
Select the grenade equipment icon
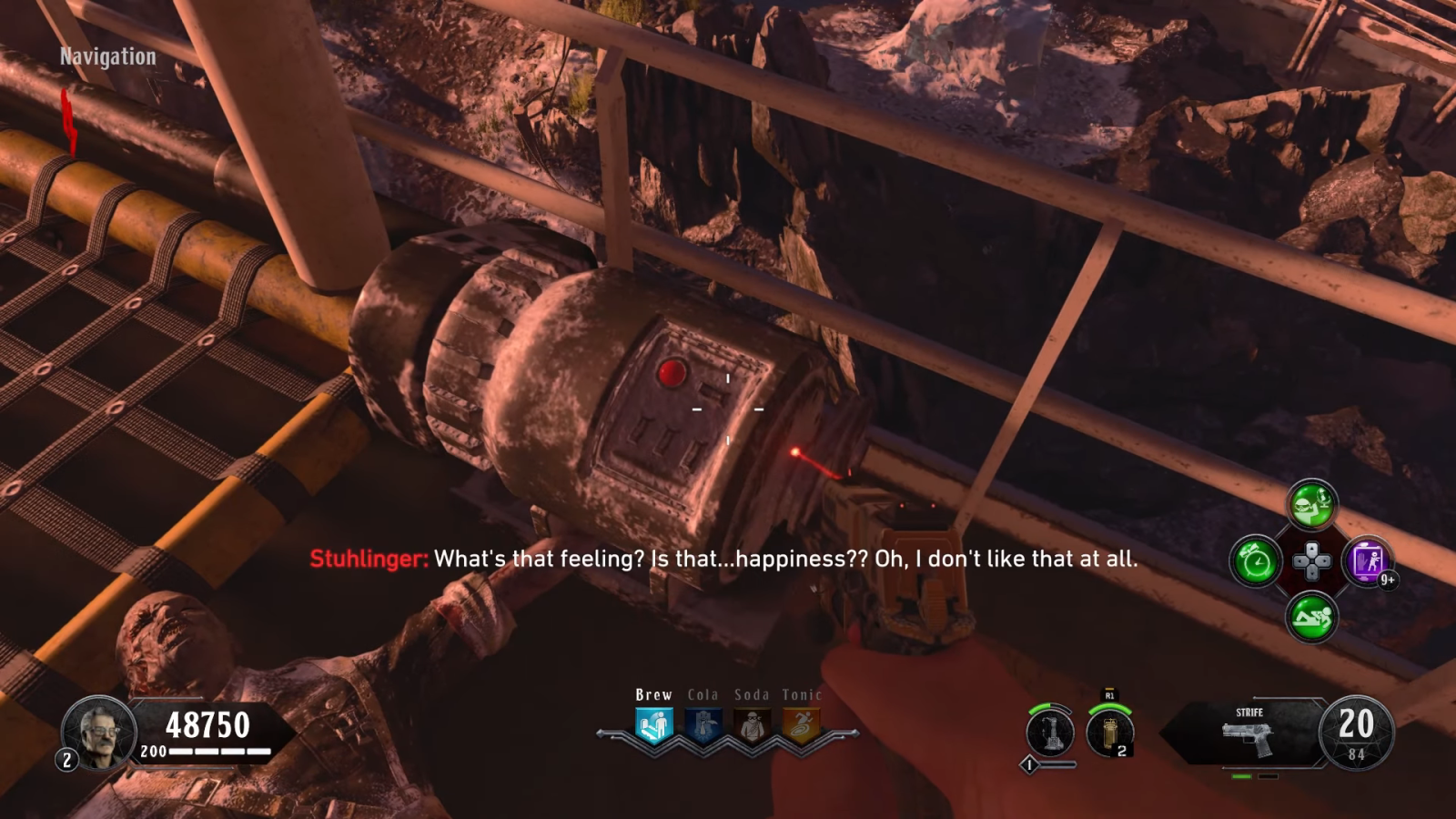point(1109,733)
